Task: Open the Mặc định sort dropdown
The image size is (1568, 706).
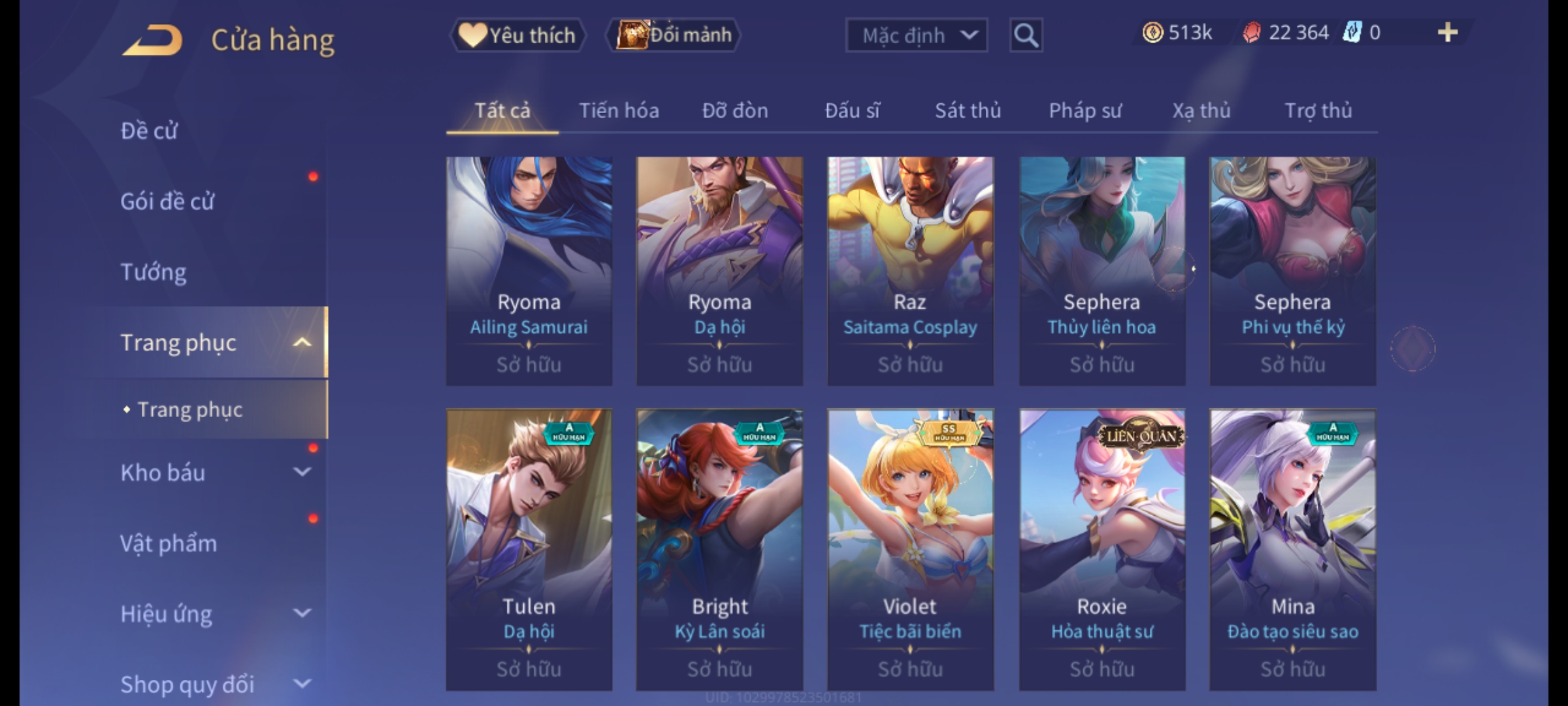Action: [916, 35]
